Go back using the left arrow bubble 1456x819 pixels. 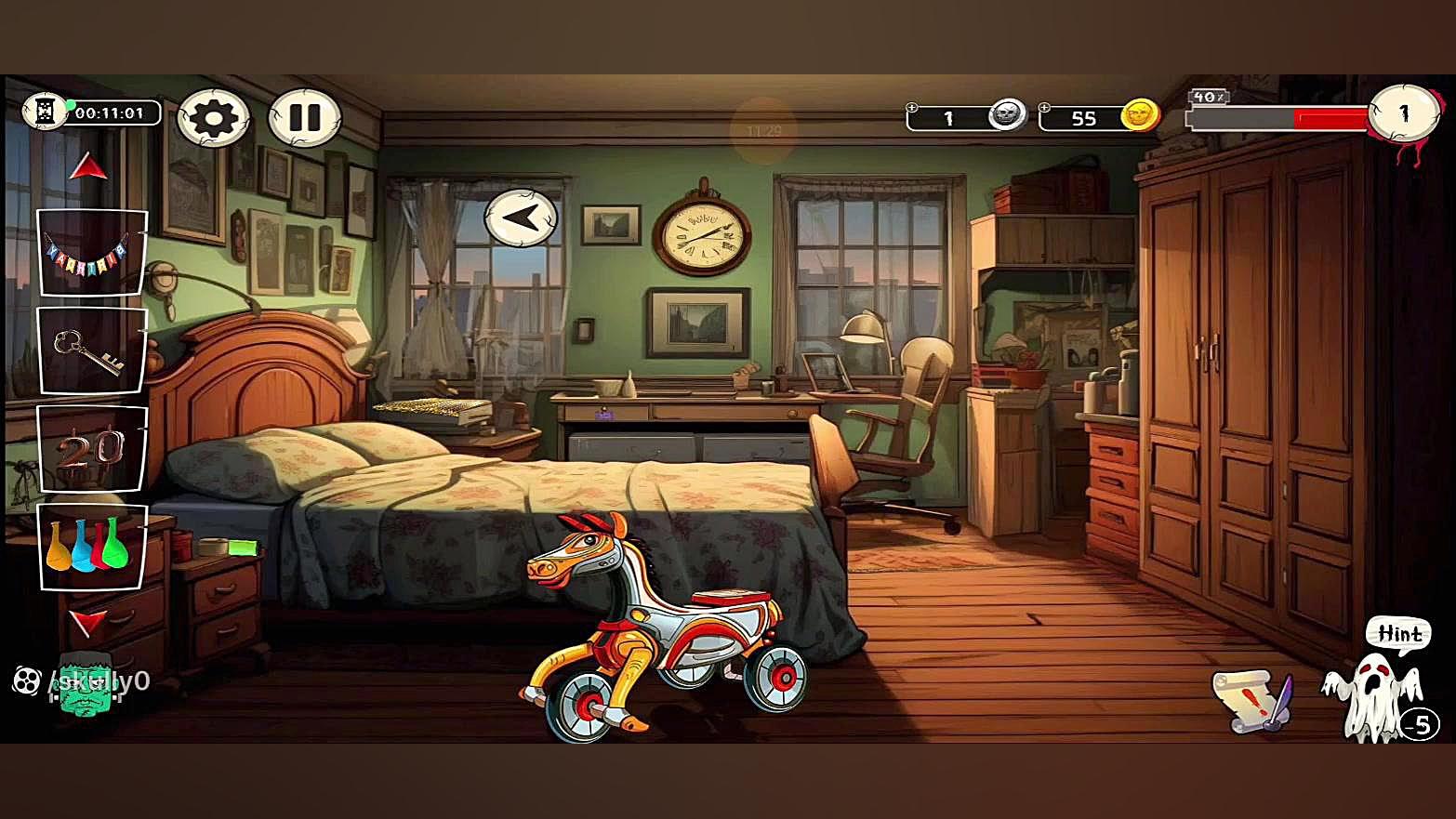[x=521, y=218]
